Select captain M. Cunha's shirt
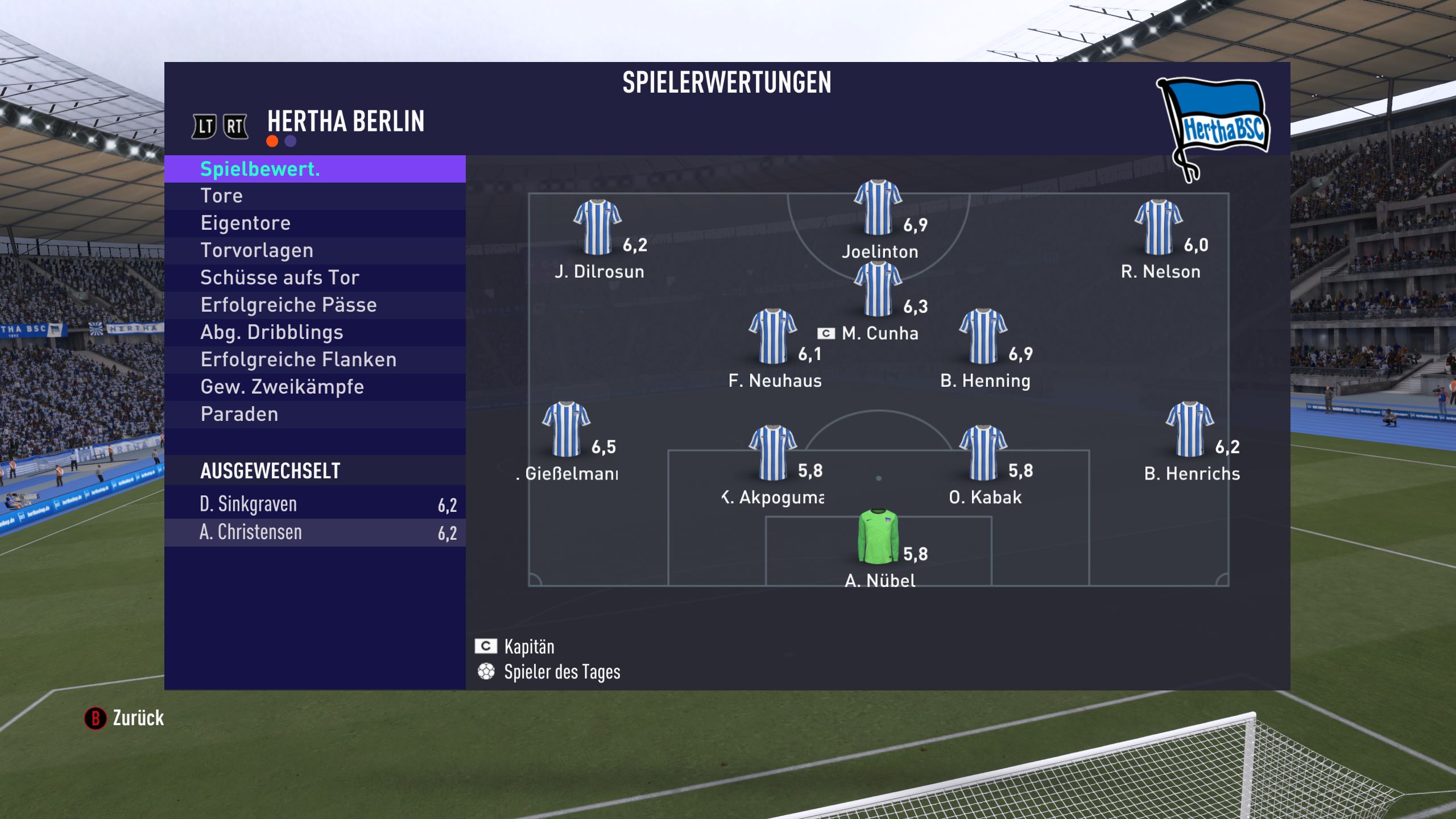This screenshot has height=819, width=1456. click(878, 289)
